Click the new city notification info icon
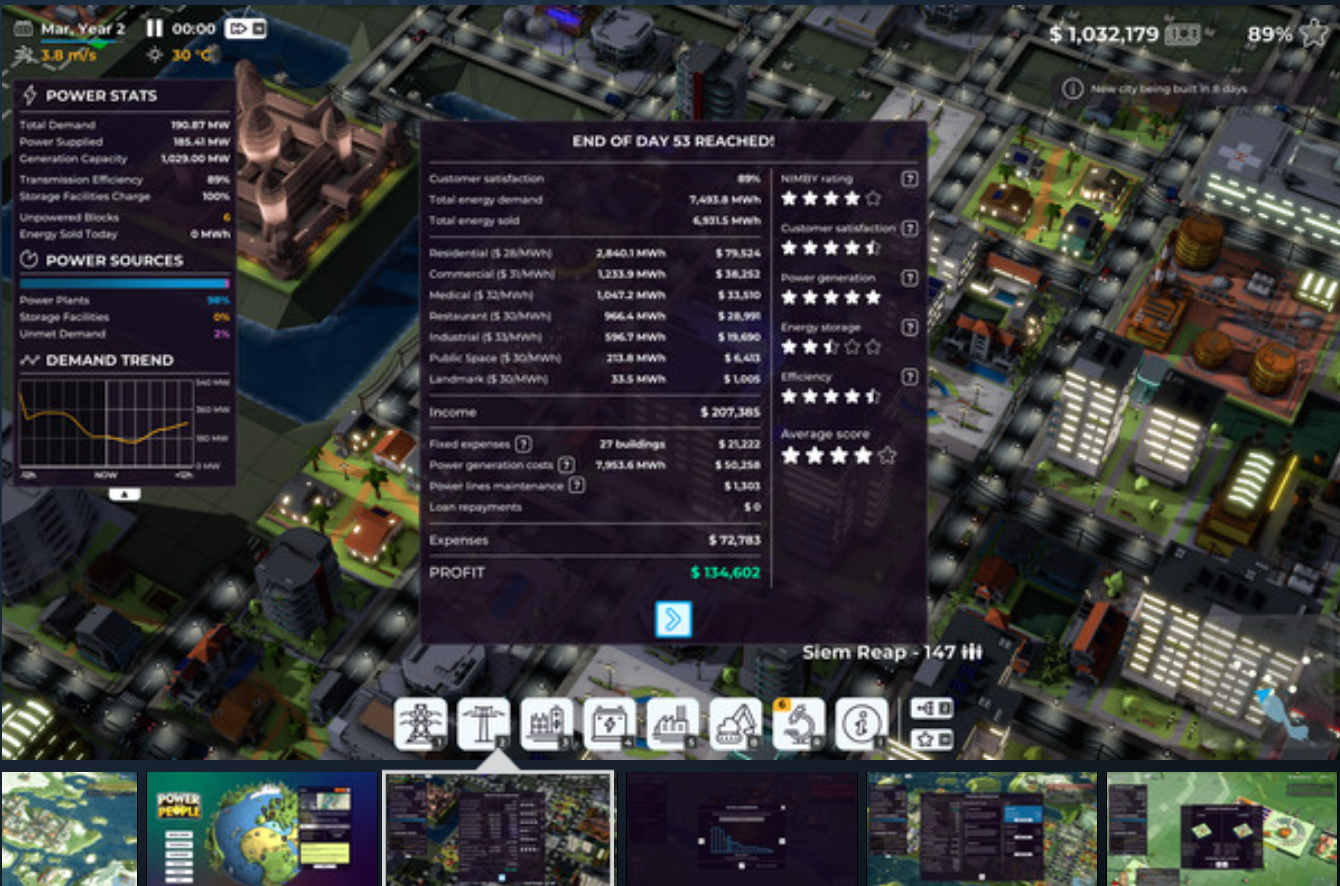This screenshot has width=1340, height=886. tap(1072, 89)
